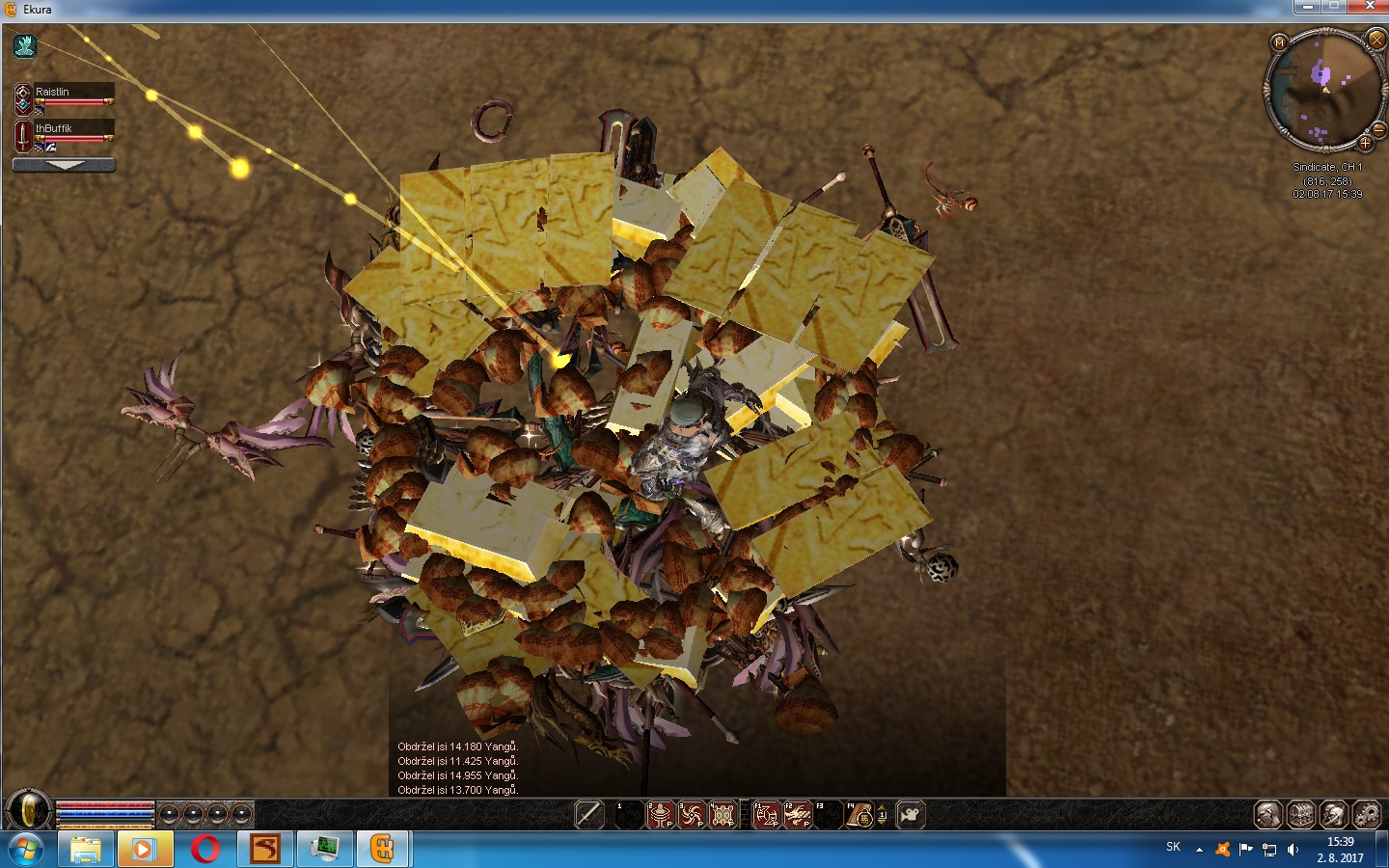Open the inventory chest button
Viewport: 1389px width, 868px height.
tap(1301, 815)
